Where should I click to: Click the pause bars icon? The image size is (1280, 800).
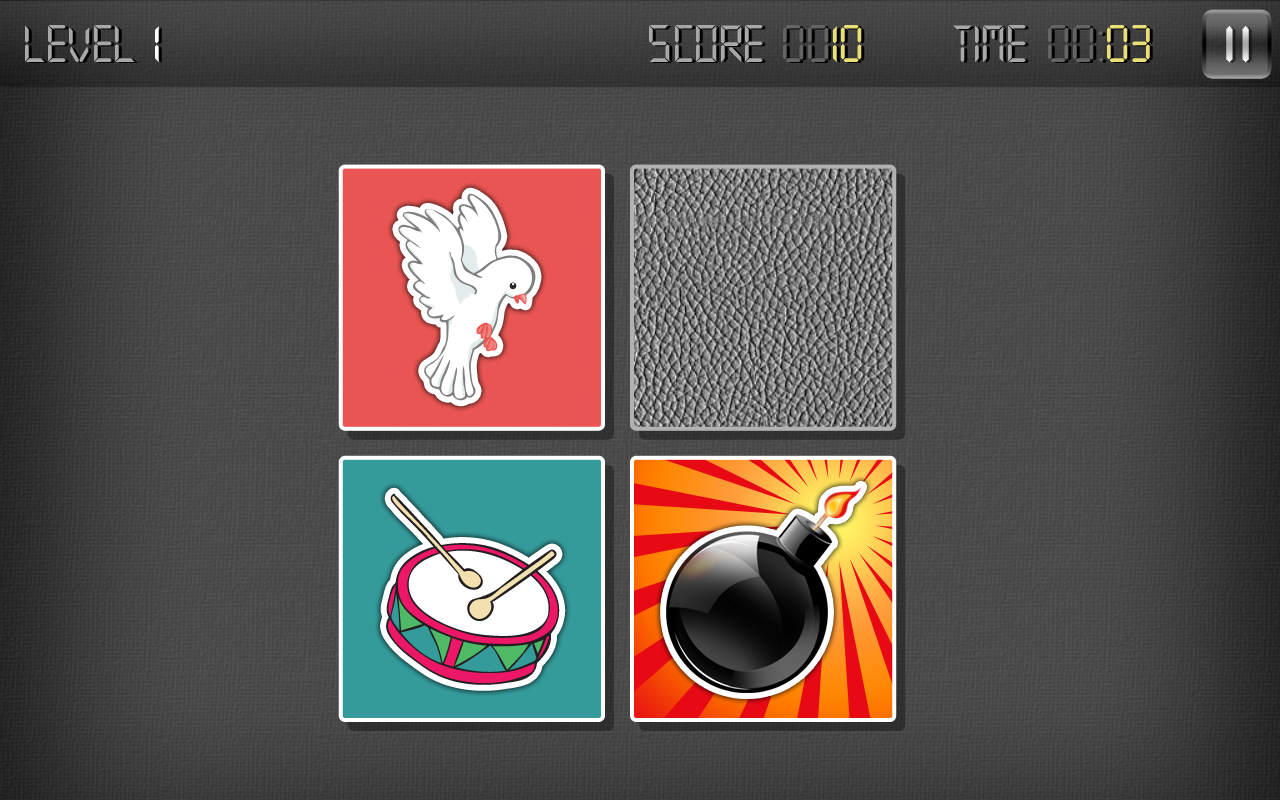[x=1236, y=42]
